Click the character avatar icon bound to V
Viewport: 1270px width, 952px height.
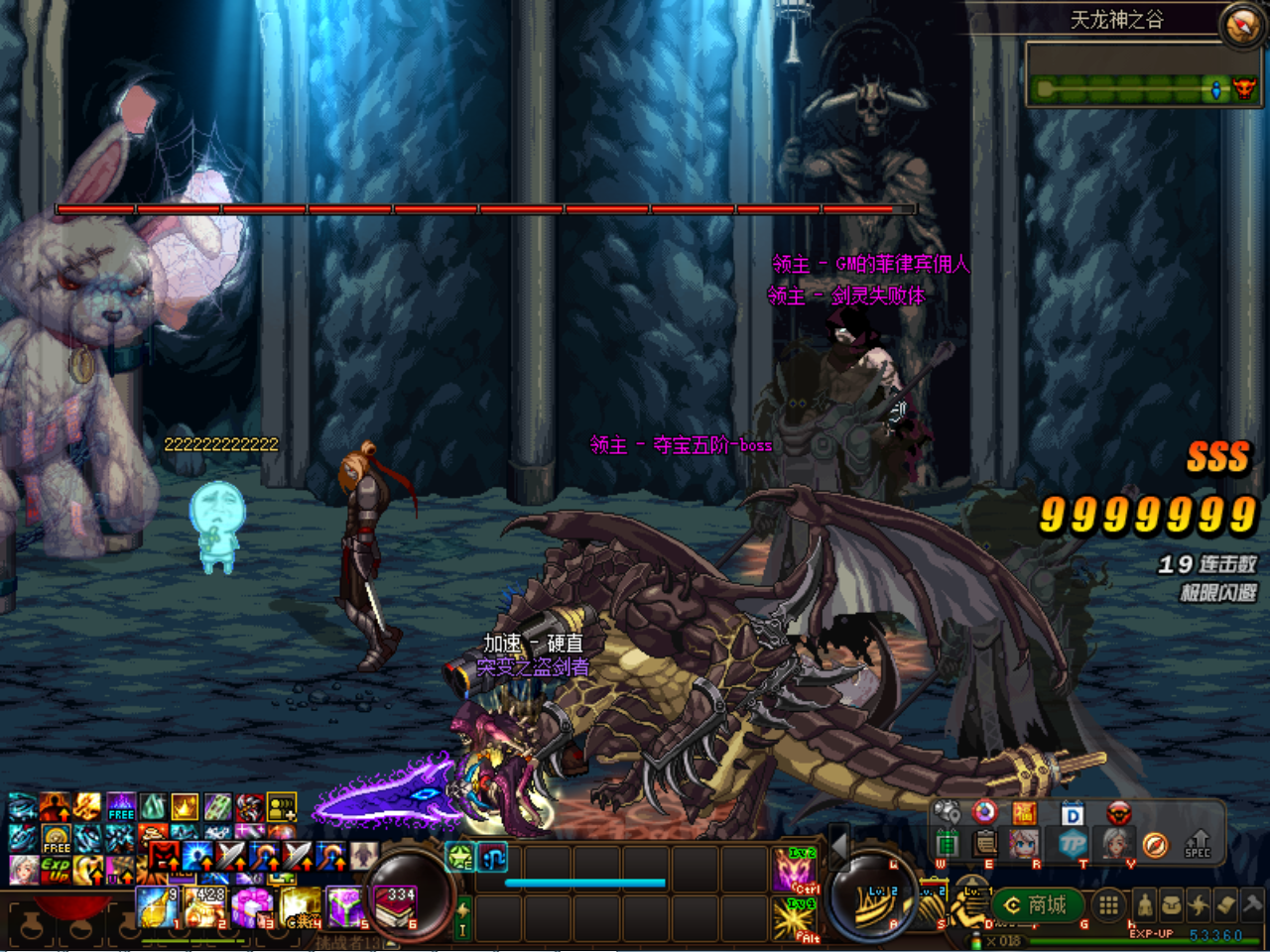click(x=1116, y=843)
